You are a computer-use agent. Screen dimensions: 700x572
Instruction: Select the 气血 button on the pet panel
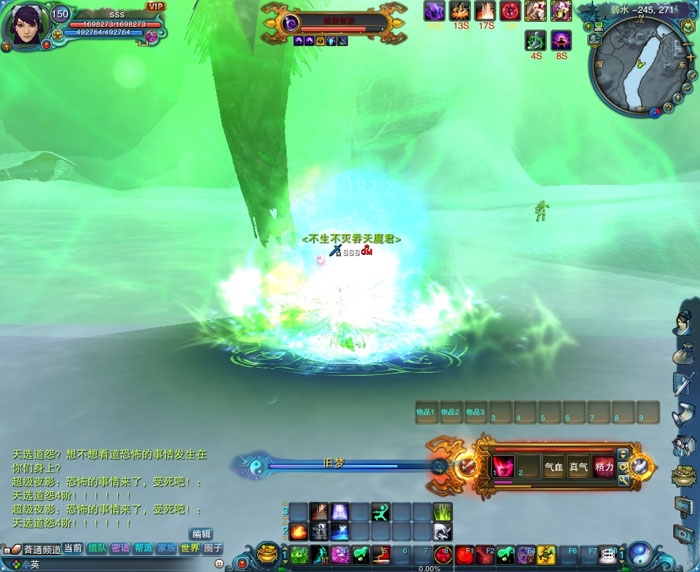point(554,467)
